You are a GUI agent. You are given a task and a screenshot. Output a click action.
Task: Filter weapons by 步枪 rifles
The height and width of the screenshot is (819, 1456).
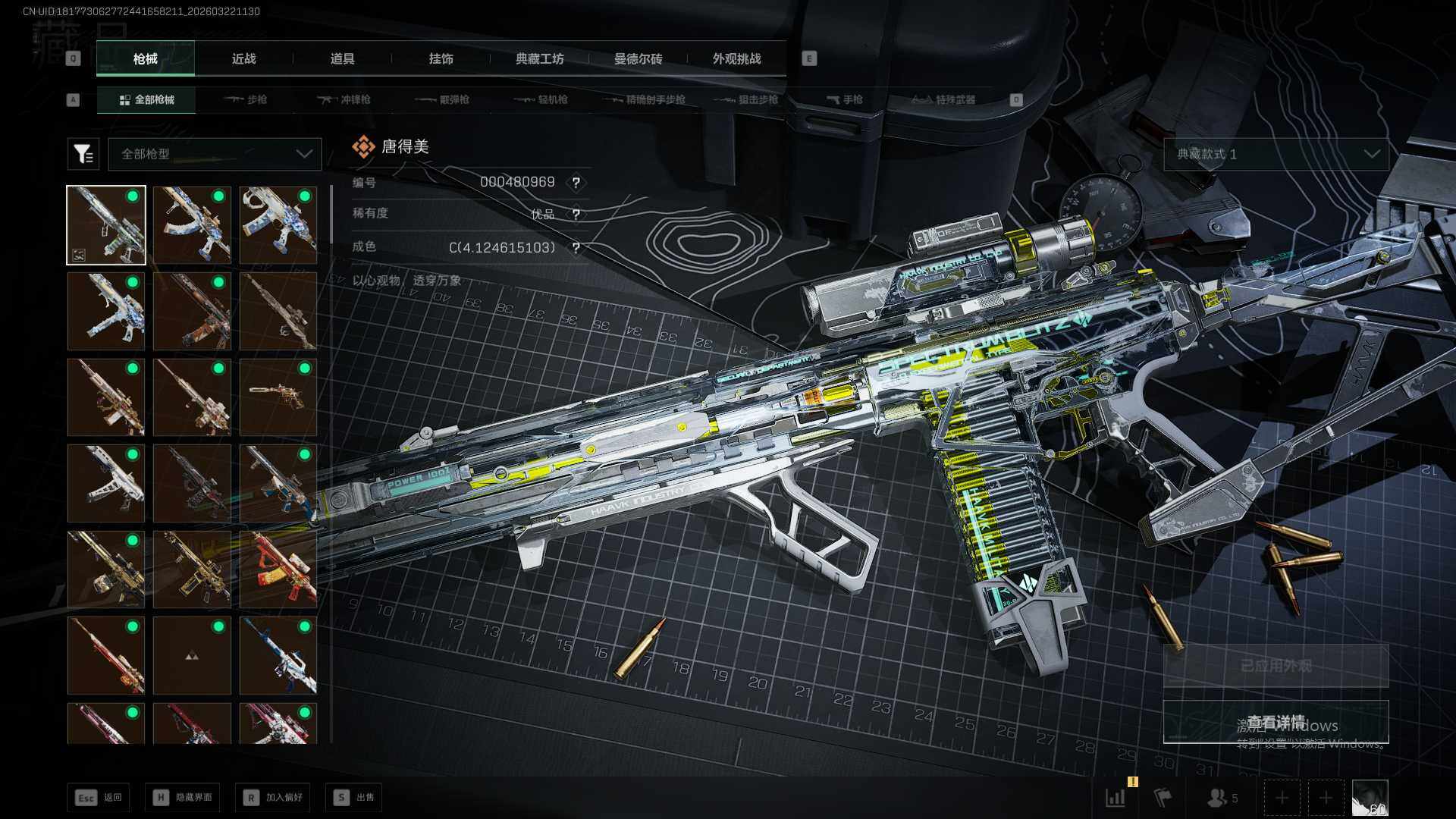click(x=246, y=99)
